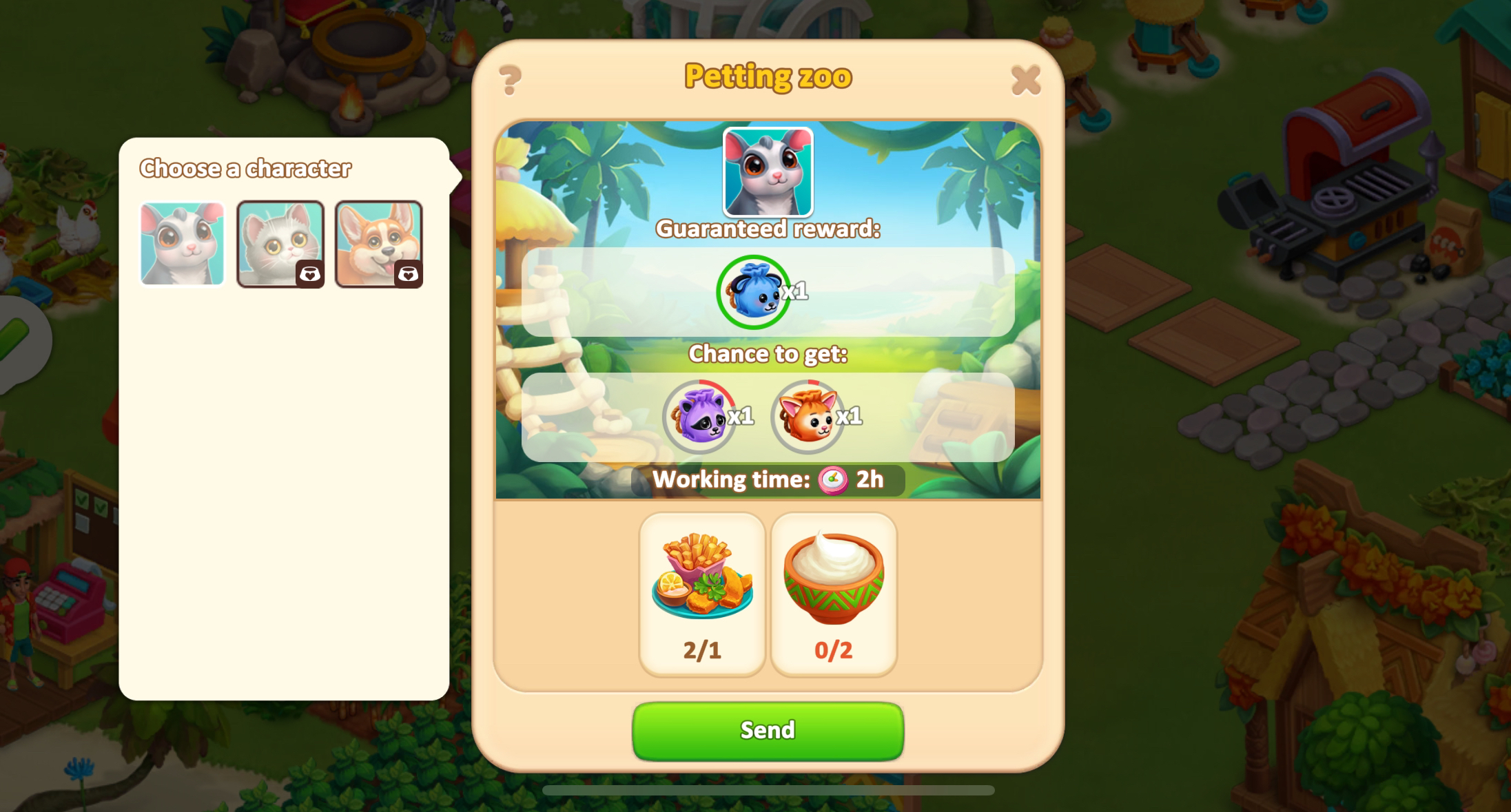Viewport: 1511px width, 812px height.
Task: Select the sour cream bowl ingredient slot
Action: (x=834, y=594)
